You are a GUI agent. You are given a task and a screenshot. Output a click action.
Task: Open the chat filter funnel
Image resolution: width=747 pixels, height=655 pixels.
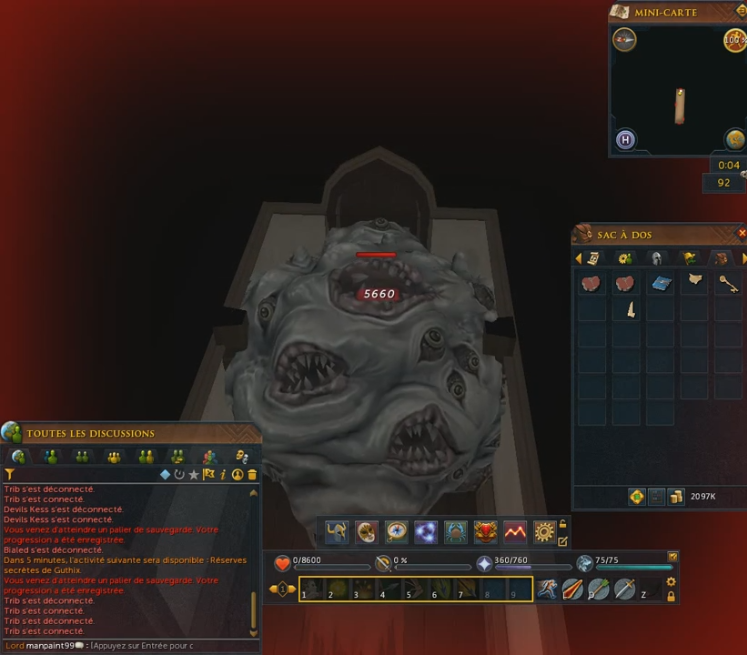(10, 474)
